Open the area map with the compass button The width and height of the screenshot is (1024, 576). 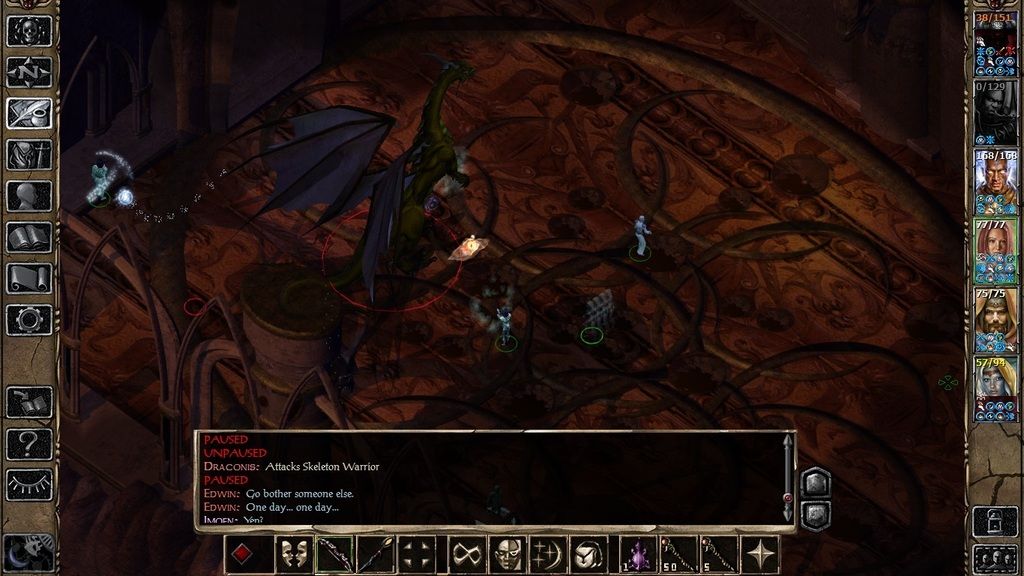tap(29, 72)
